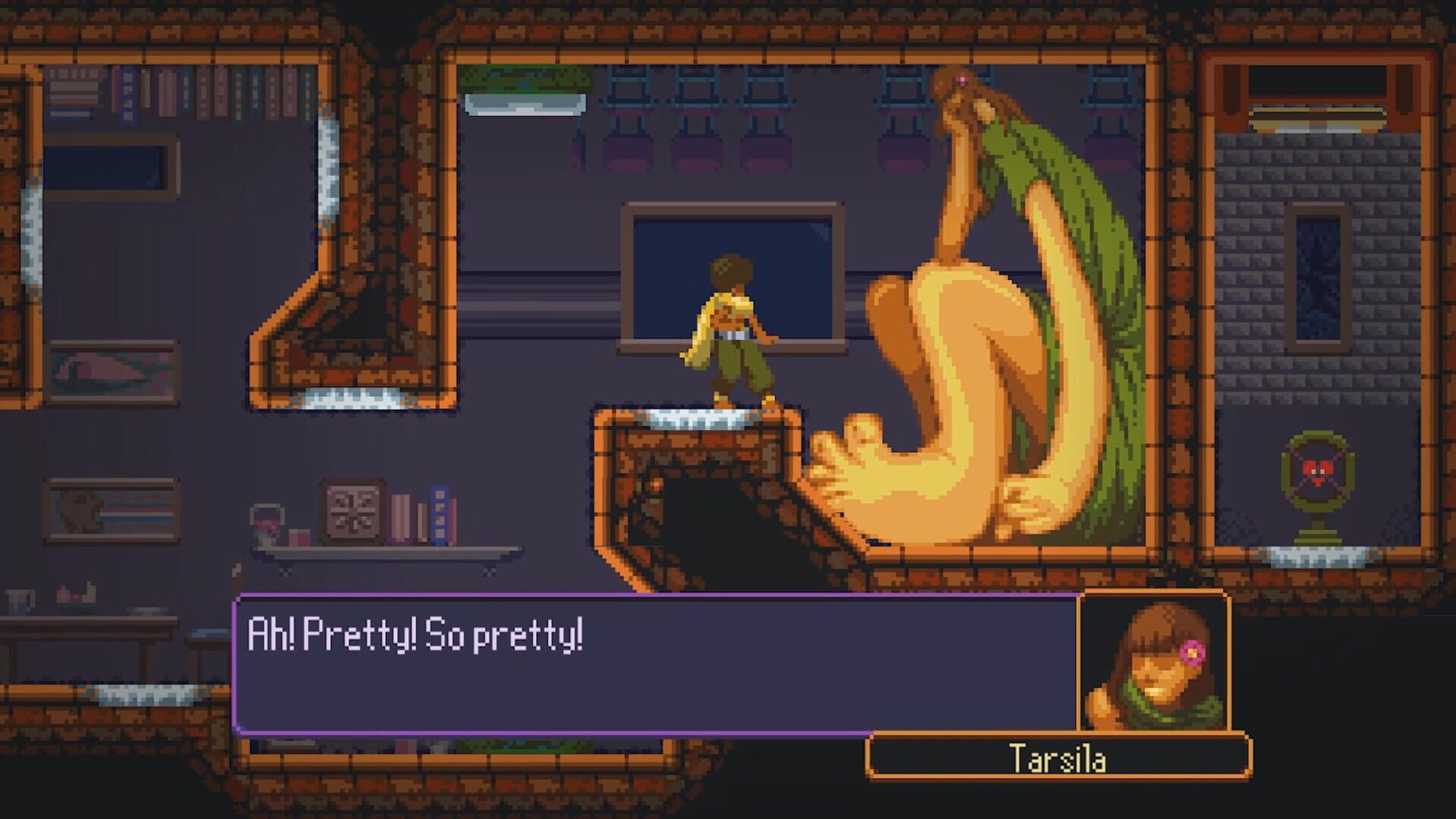
Task: Select the wine glass on the wall shelf
Action: click(x=267, y=522)
